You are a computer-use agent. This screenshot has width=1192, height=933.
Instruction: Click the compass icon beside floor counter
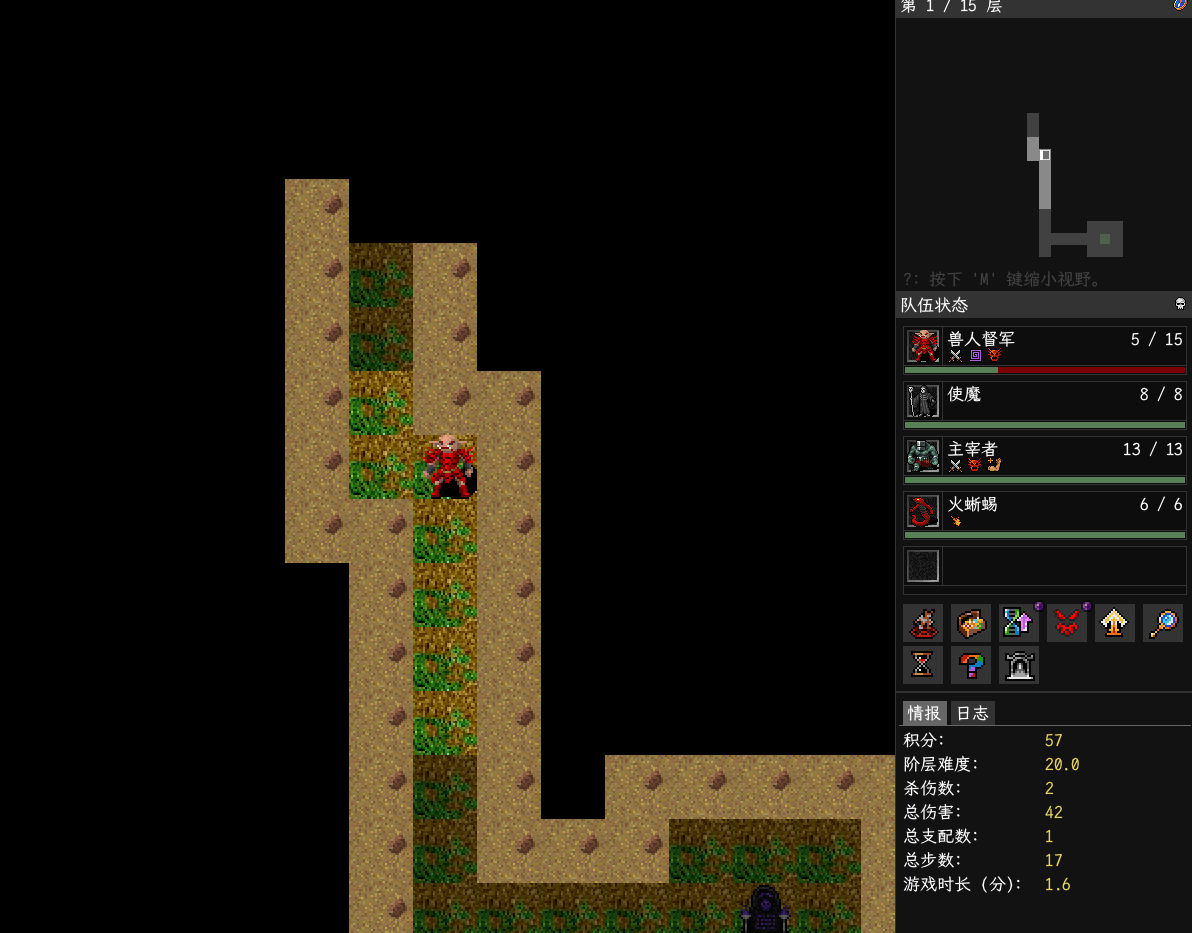[x=1180, y=6]
